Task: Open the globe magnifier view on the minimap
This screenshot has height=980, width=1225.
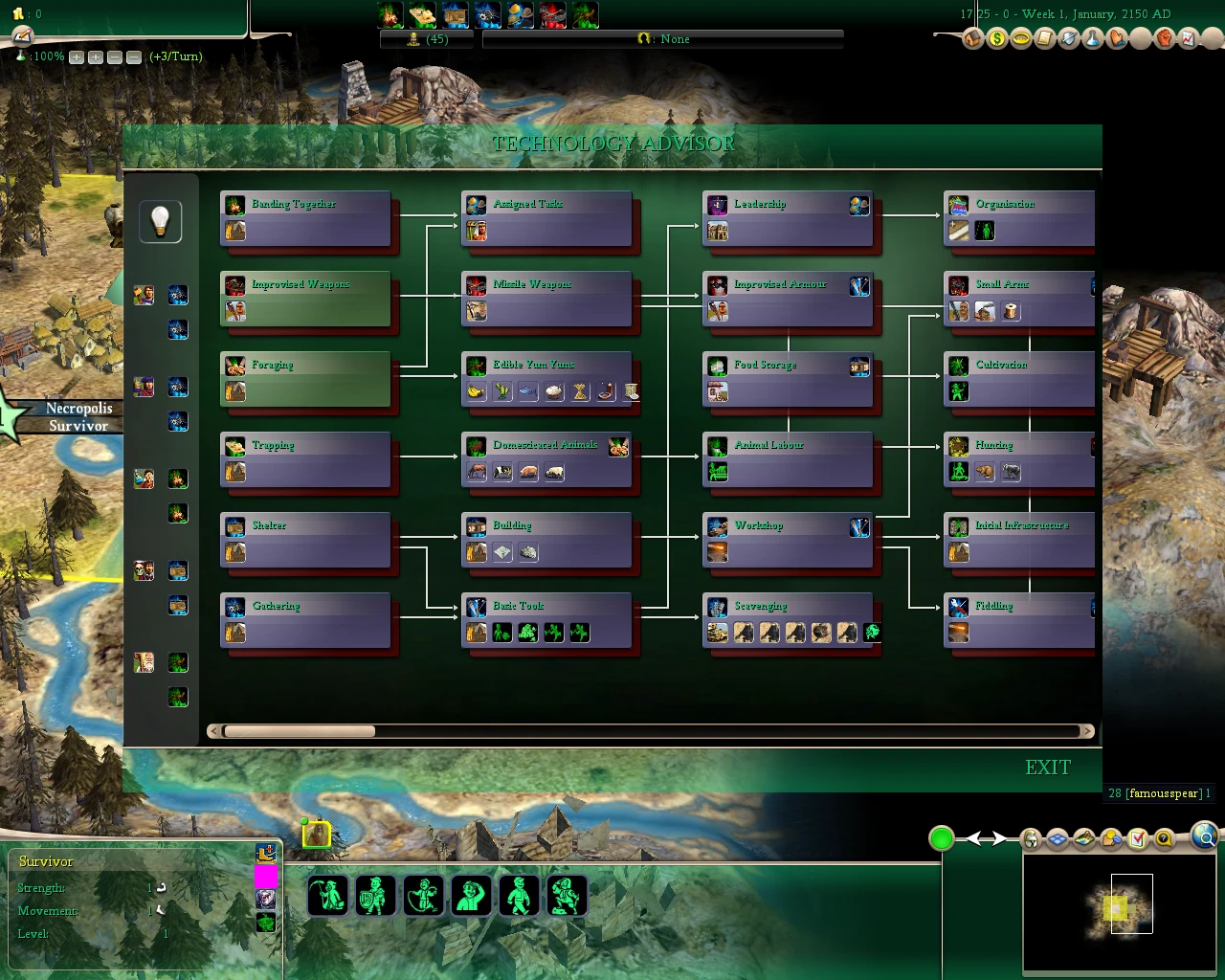Action: pyautogui.click(x=1204, y=838)
